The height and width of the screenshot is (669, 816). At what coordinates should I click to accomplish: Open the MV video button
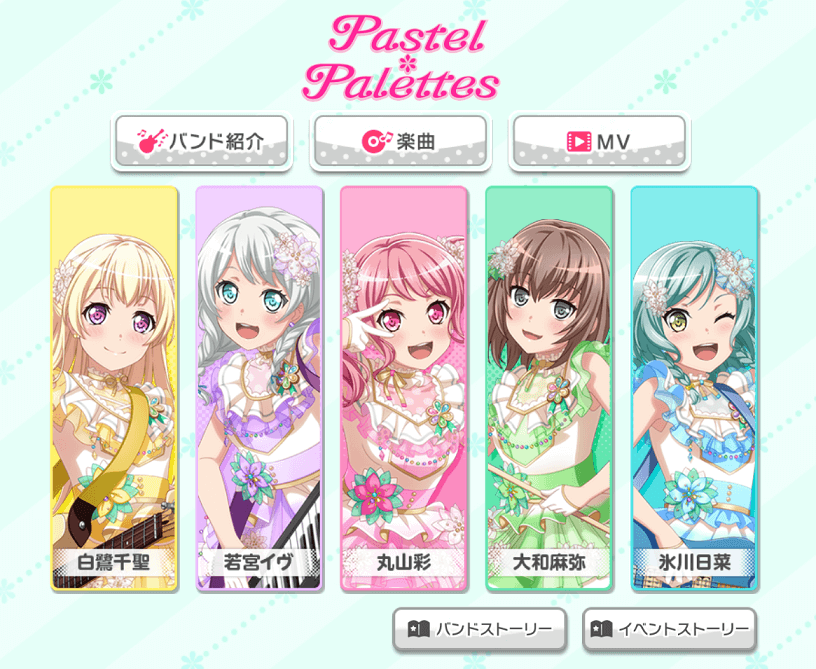(598, 141)
